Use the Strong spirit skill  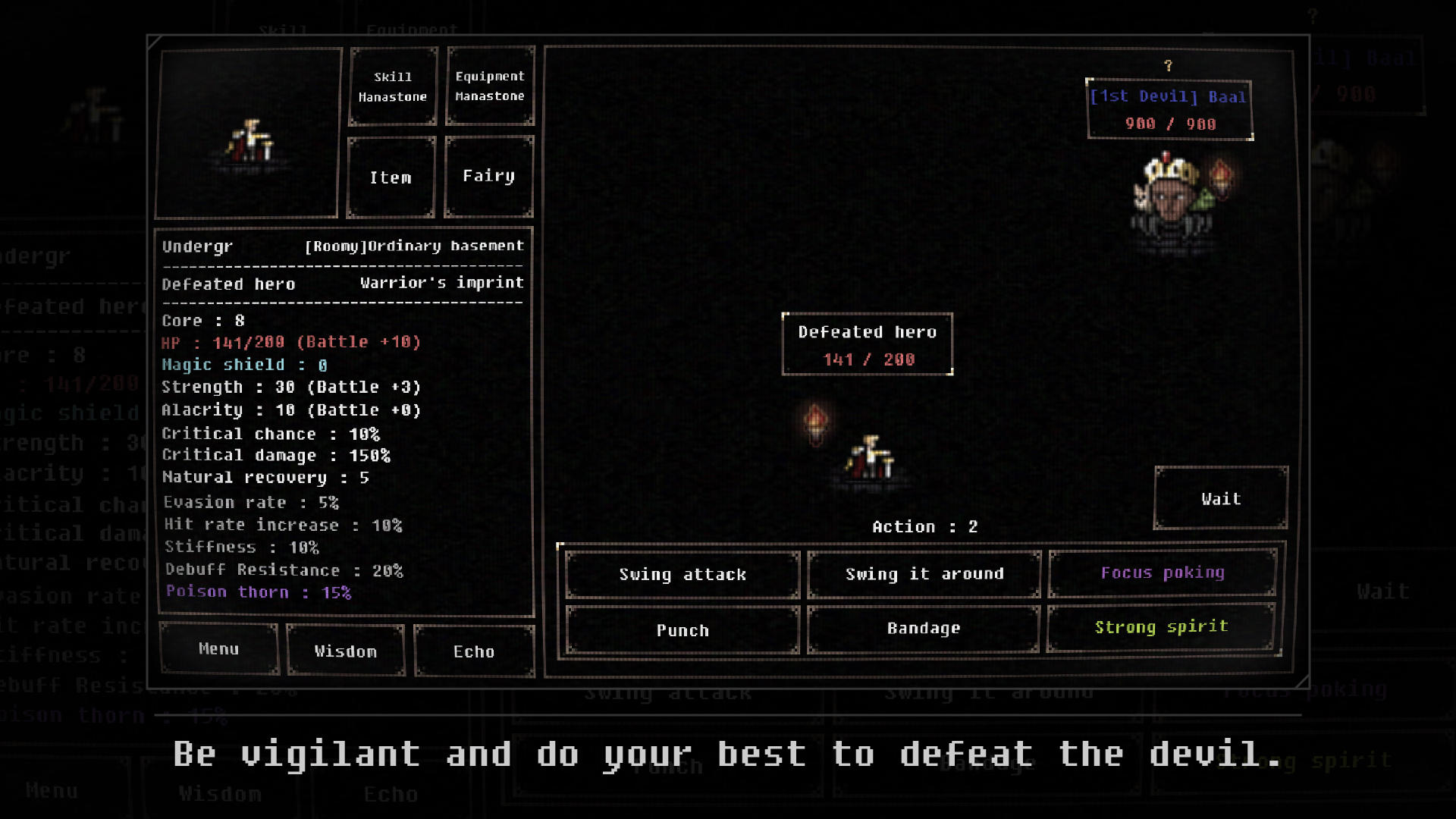tap(1162, 627)
